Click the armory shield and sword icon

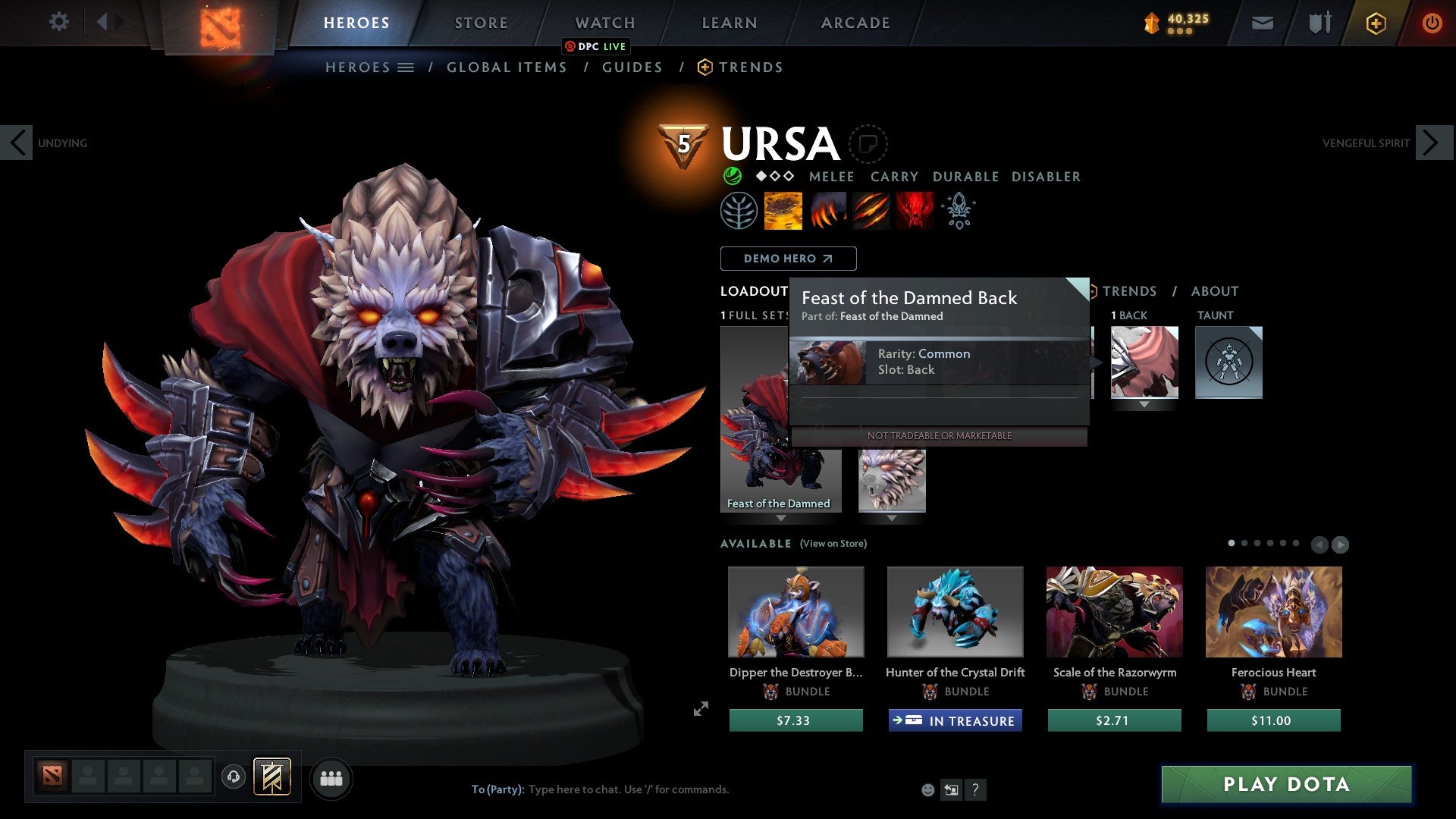(x=1318, y=23)
